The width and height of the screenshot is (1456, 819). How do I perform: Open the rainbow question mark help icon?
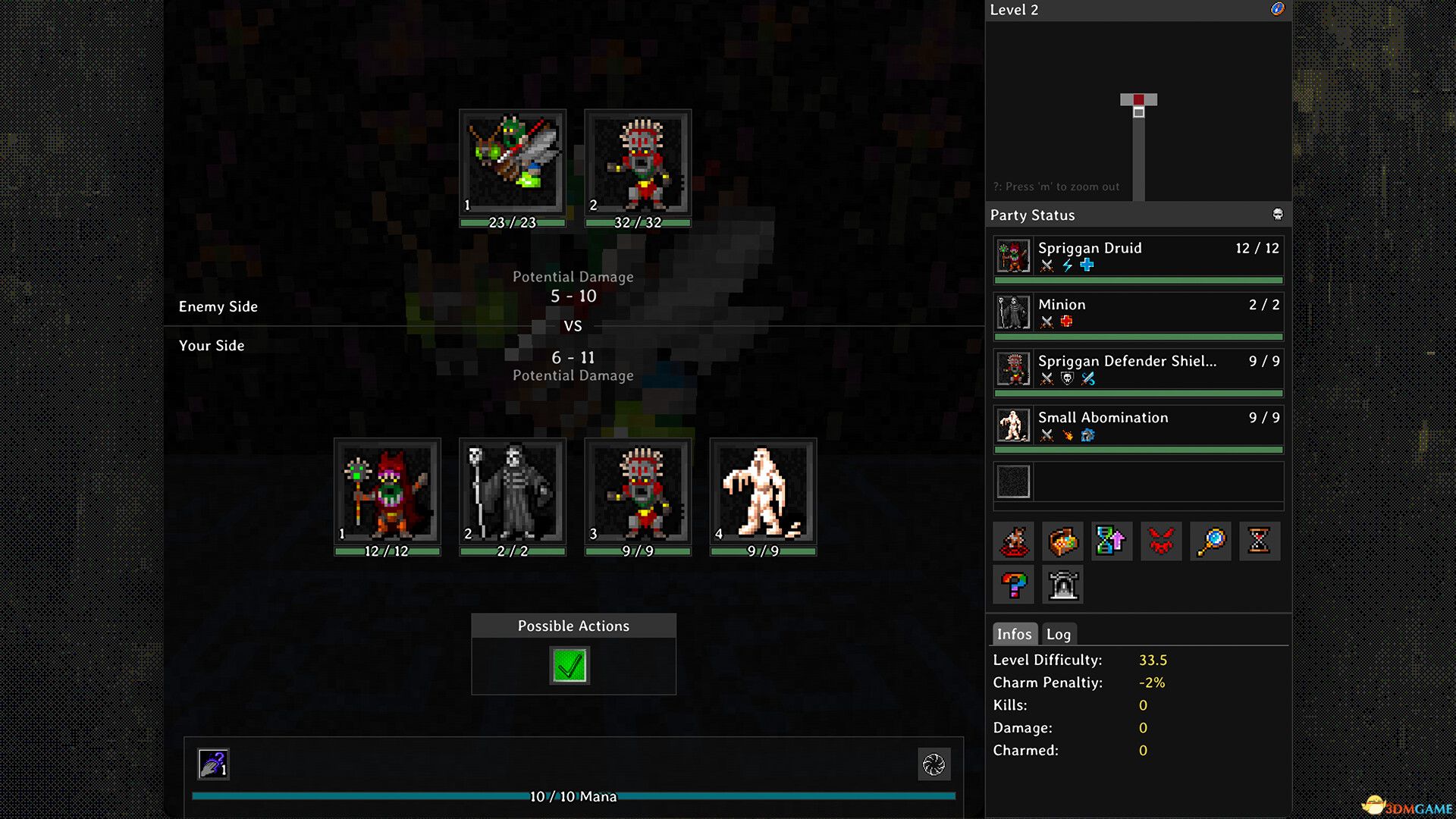[x=1013, y=585]
